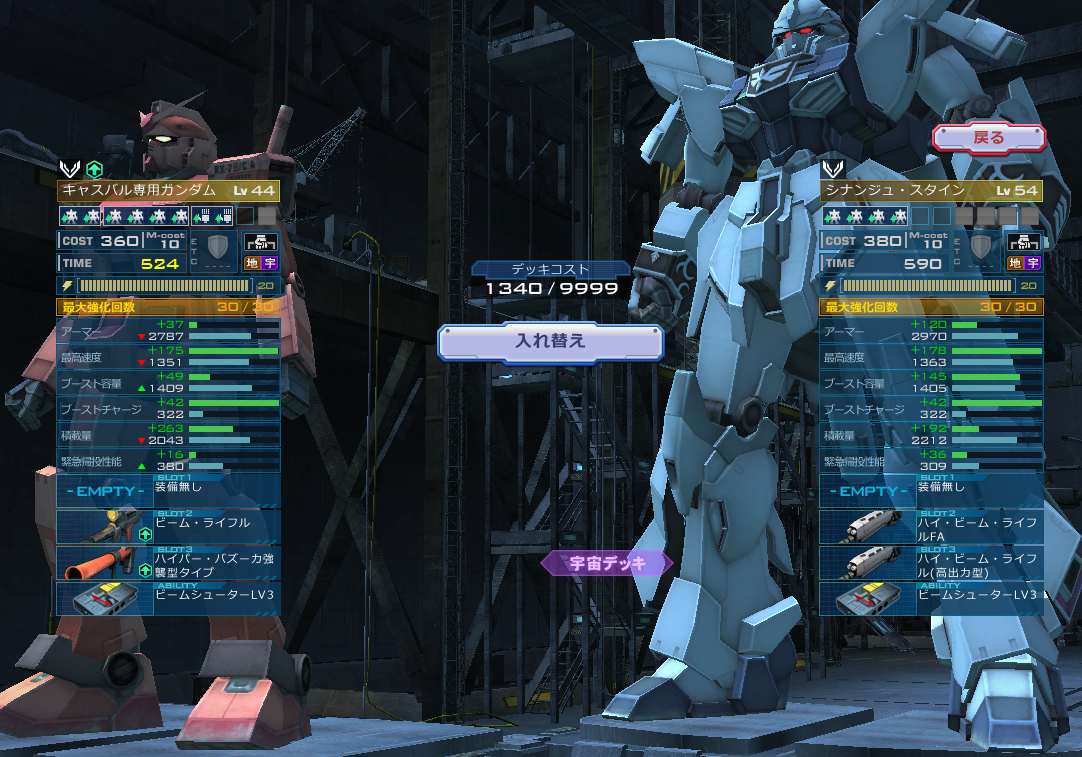Select the シナンジュ・スタイン unit name bar
The image size is (1082, 757).
click(x=931, y=191)
